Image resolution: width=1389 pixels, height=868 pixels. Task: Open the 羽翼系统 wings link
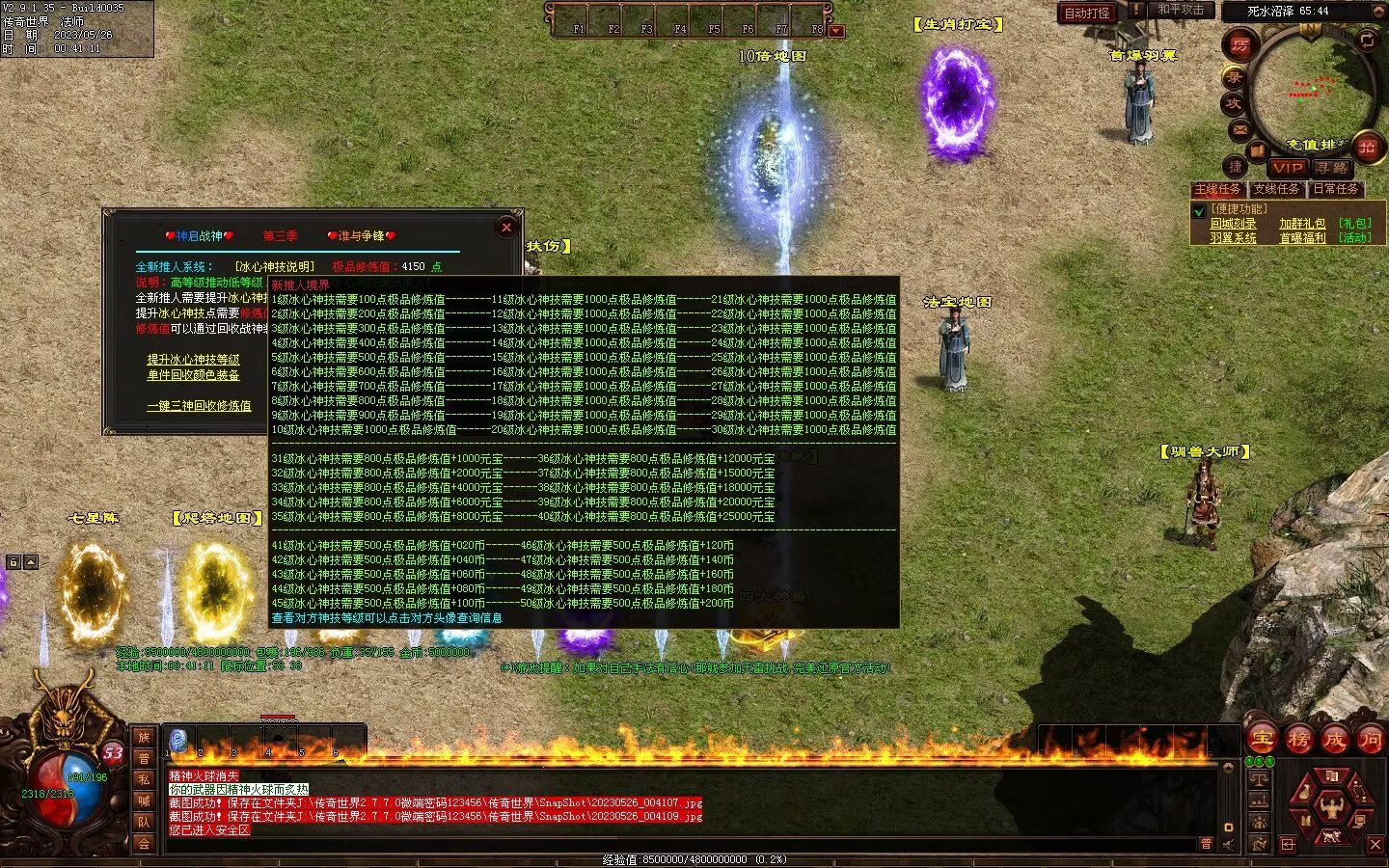(x=1233, y=238)
